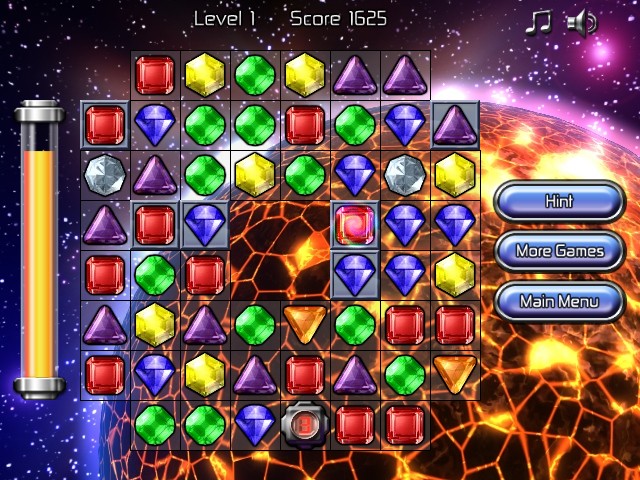640x480 pixels.
Task: Open the More Games link
Action: click(x=559, y=251)
